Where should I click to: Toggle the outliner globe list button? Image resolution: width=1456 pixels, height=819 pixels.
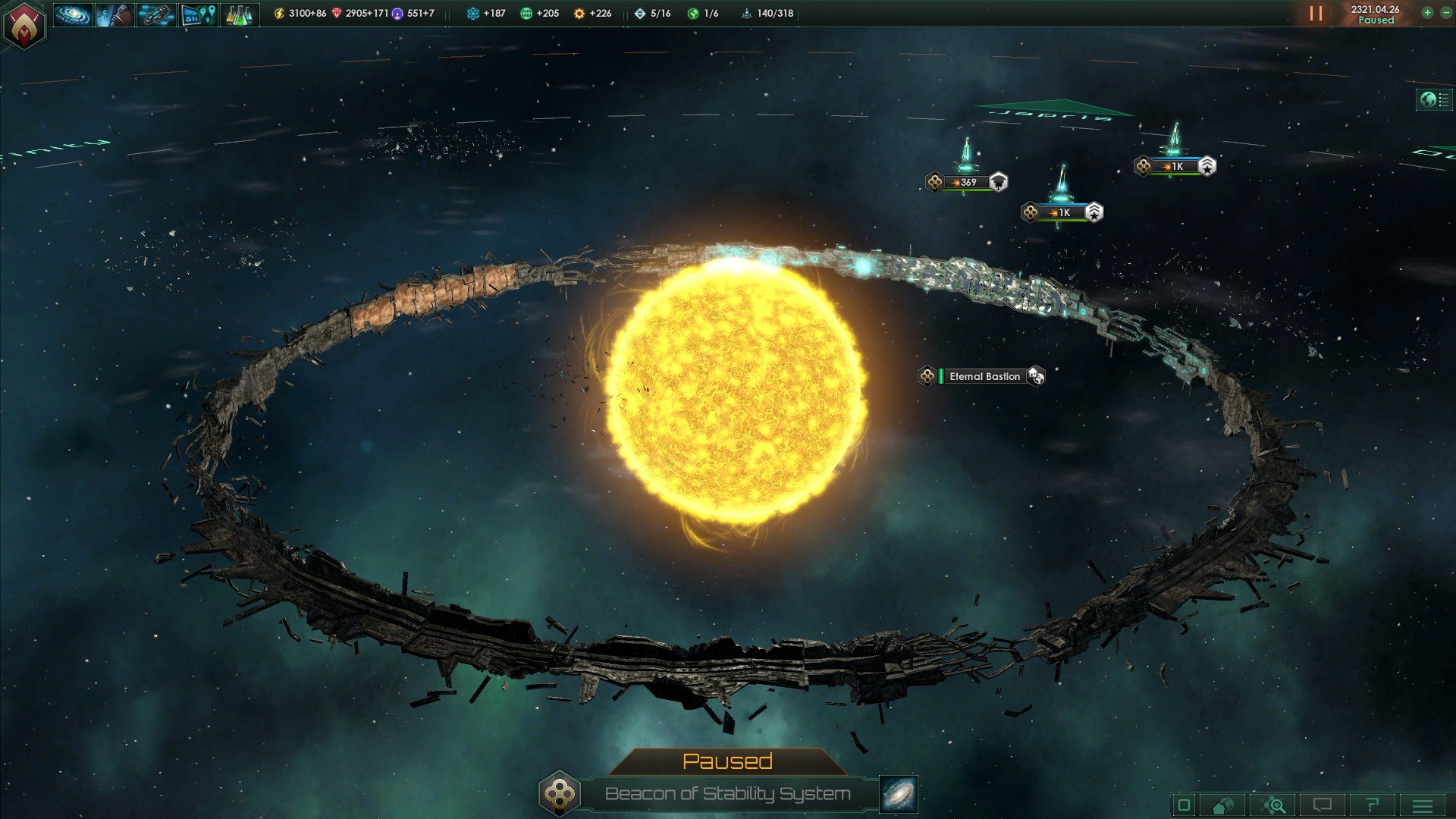(x=1434, y=99)
